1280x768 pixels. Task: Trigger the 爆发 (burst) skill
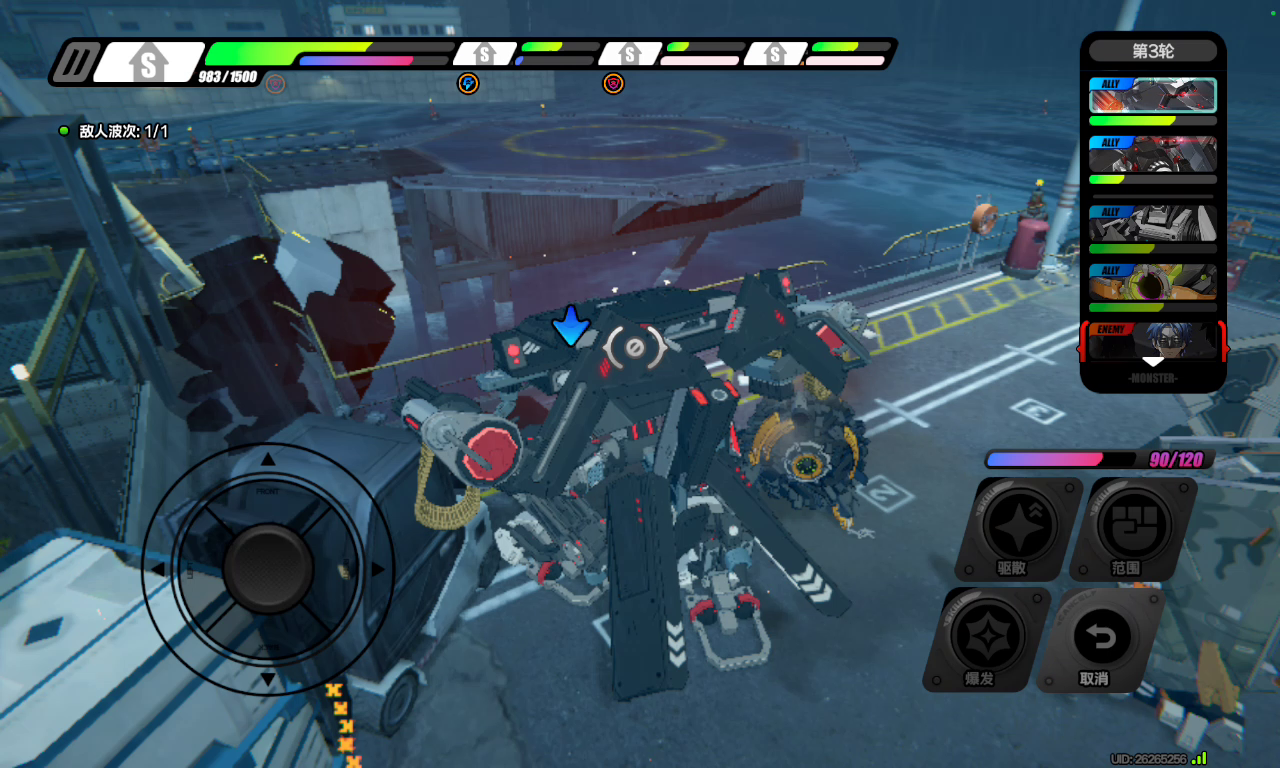[986, 637]
